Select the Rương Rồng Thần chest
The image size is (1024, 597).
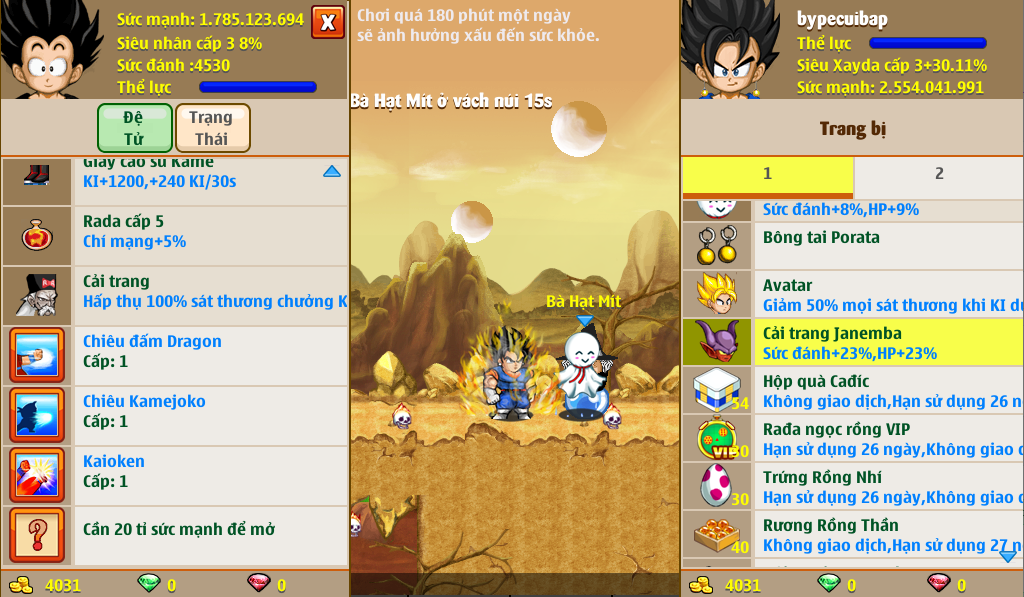(852, 535)
